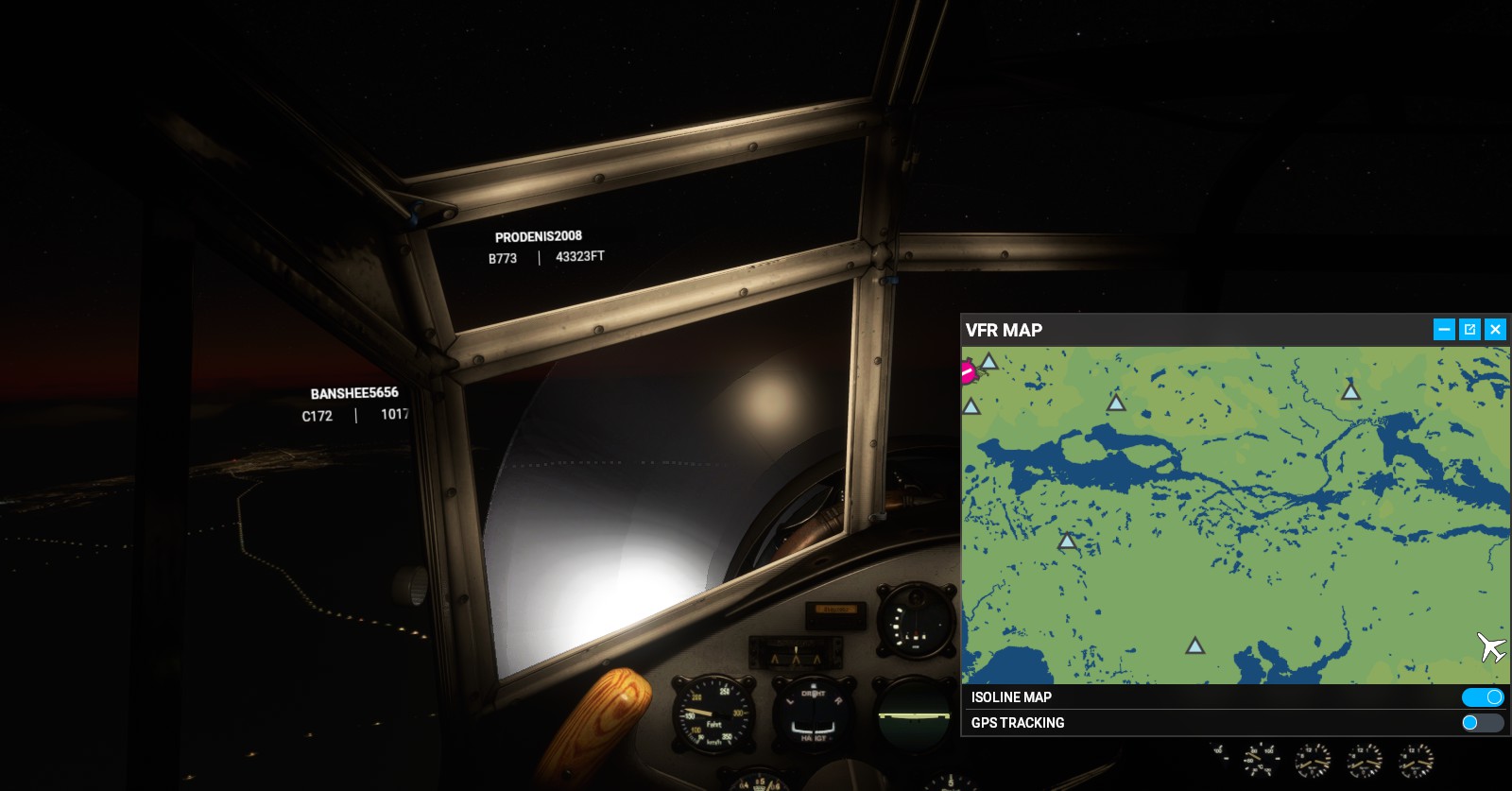Minimize the VFR MAP panel
Viewport: 1512px width, 791px height.
1444,329
